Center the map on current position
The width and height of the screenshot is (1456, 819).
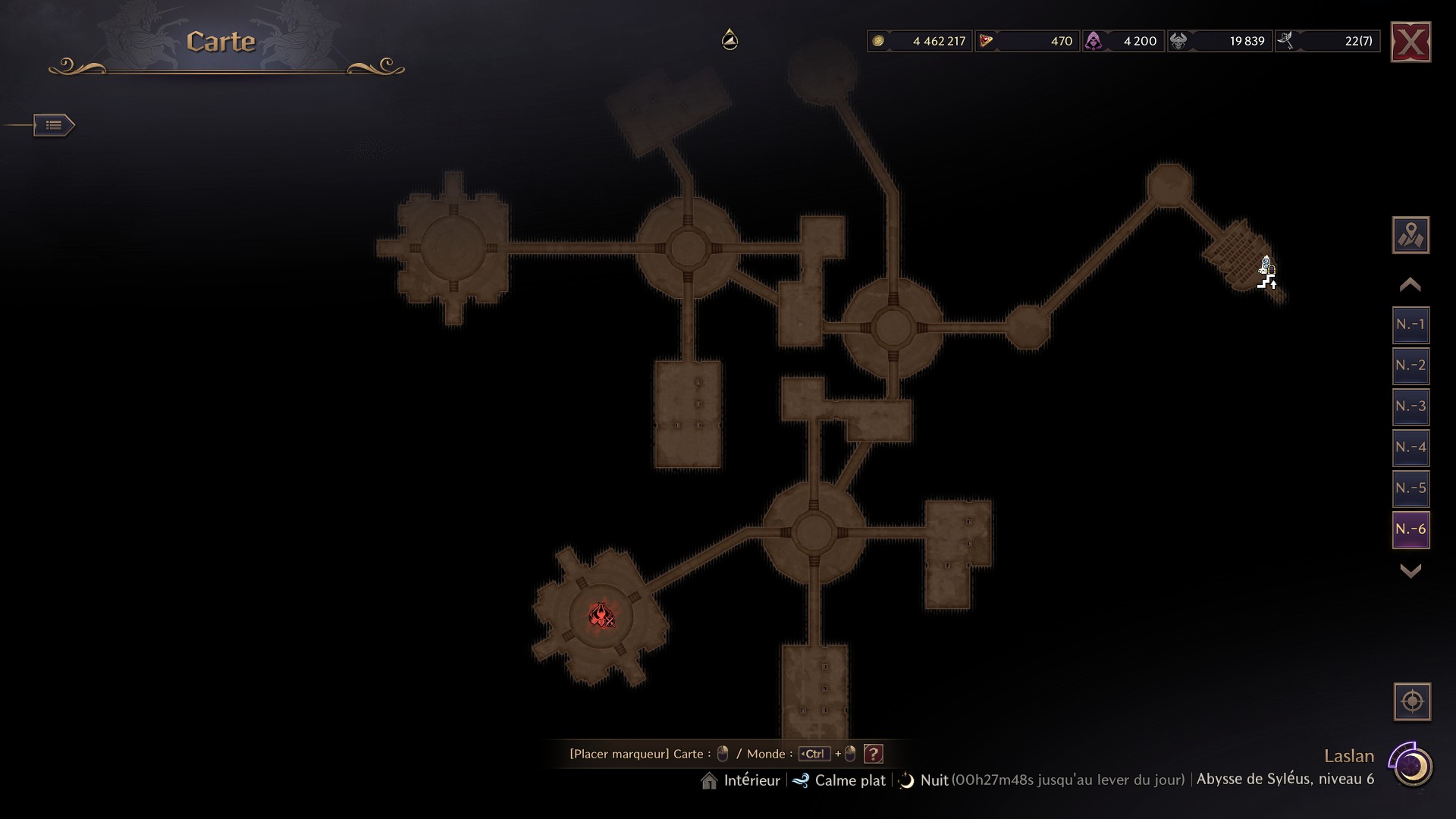1412,701
